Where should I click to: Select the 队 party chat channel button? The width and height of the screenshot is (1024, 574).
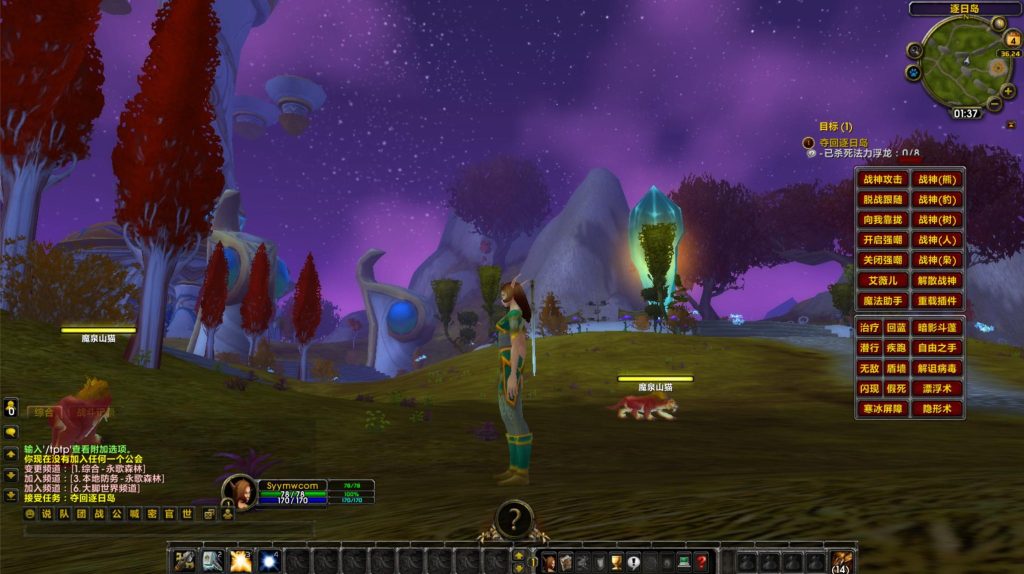pos(63,514)
